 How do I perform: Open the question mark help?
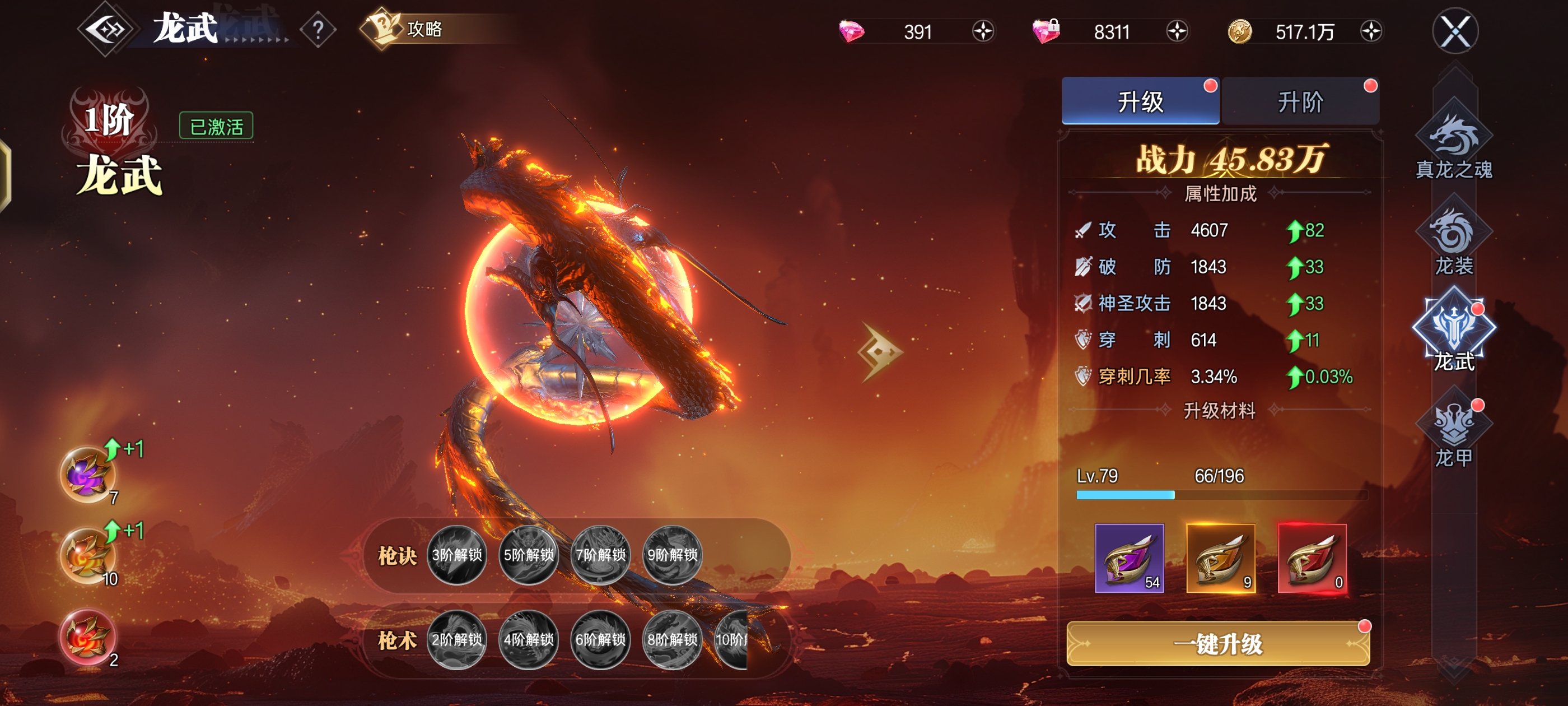318,29
